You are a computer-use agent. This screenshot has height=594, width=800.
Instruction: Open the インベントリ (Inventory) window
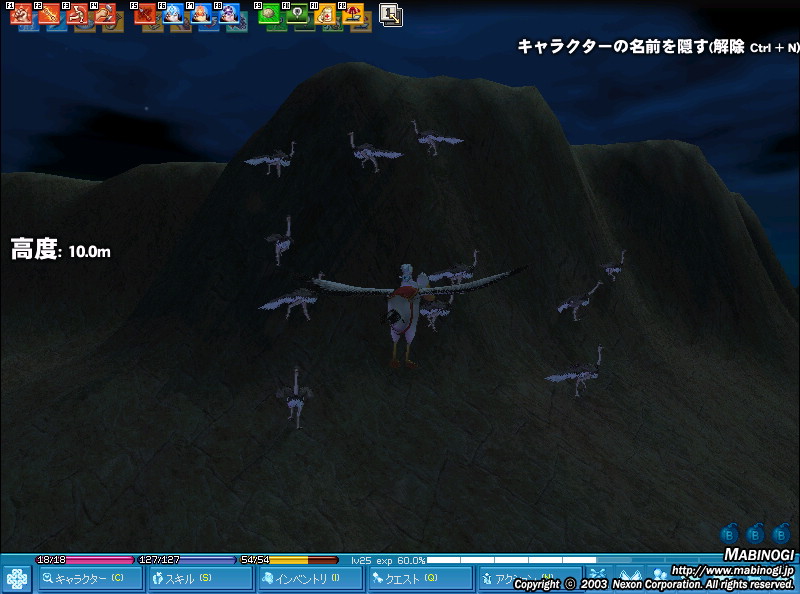308,578
